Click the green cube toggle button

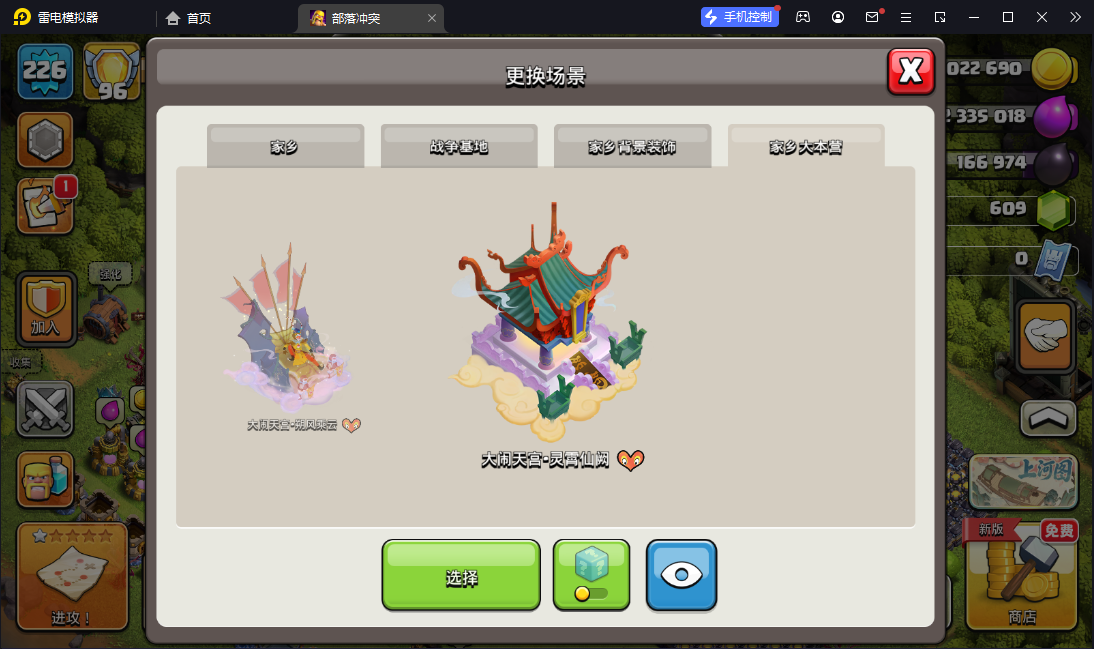[x=591, y=575]
